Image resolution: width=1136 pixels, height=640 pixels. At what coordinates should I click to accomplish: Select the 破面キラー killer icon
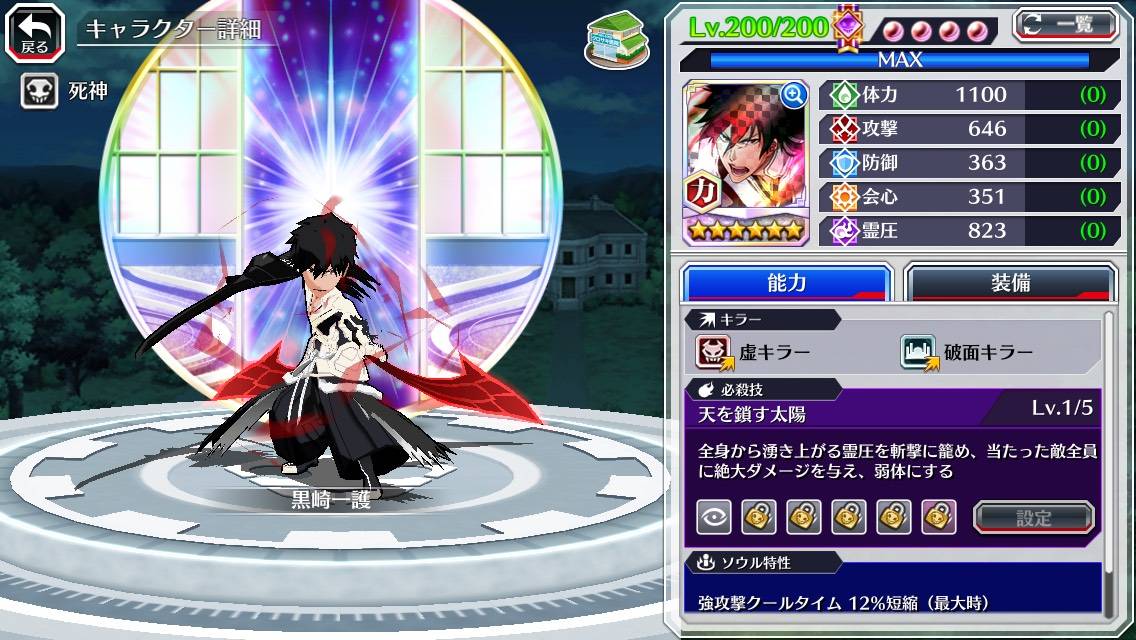(918, 352)
